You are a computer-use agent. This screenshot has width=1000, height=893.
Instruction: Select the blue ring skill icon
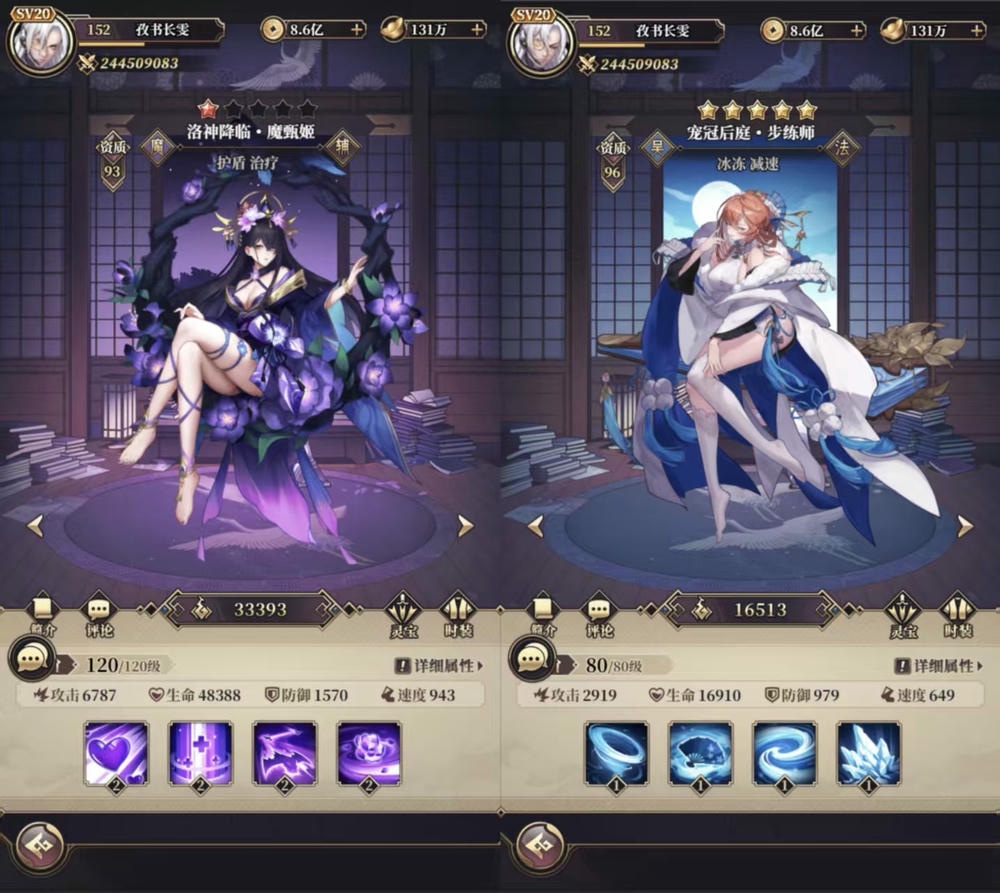click(x=616, y=753)
